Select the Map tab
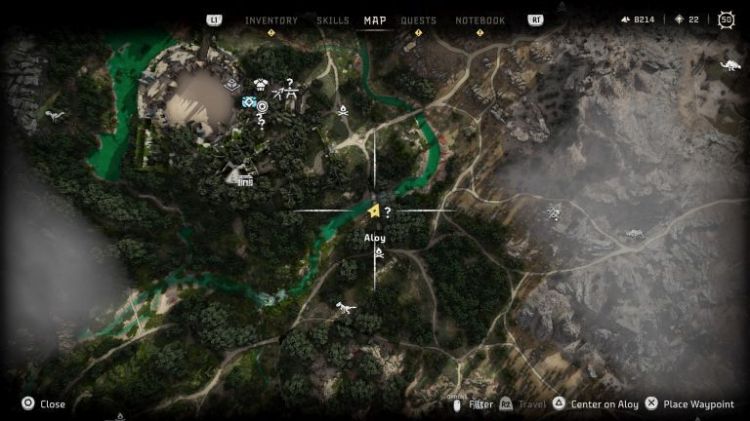The width and height of the screenshot is (750, 421). pyautogui.click(x=375, y=20)
